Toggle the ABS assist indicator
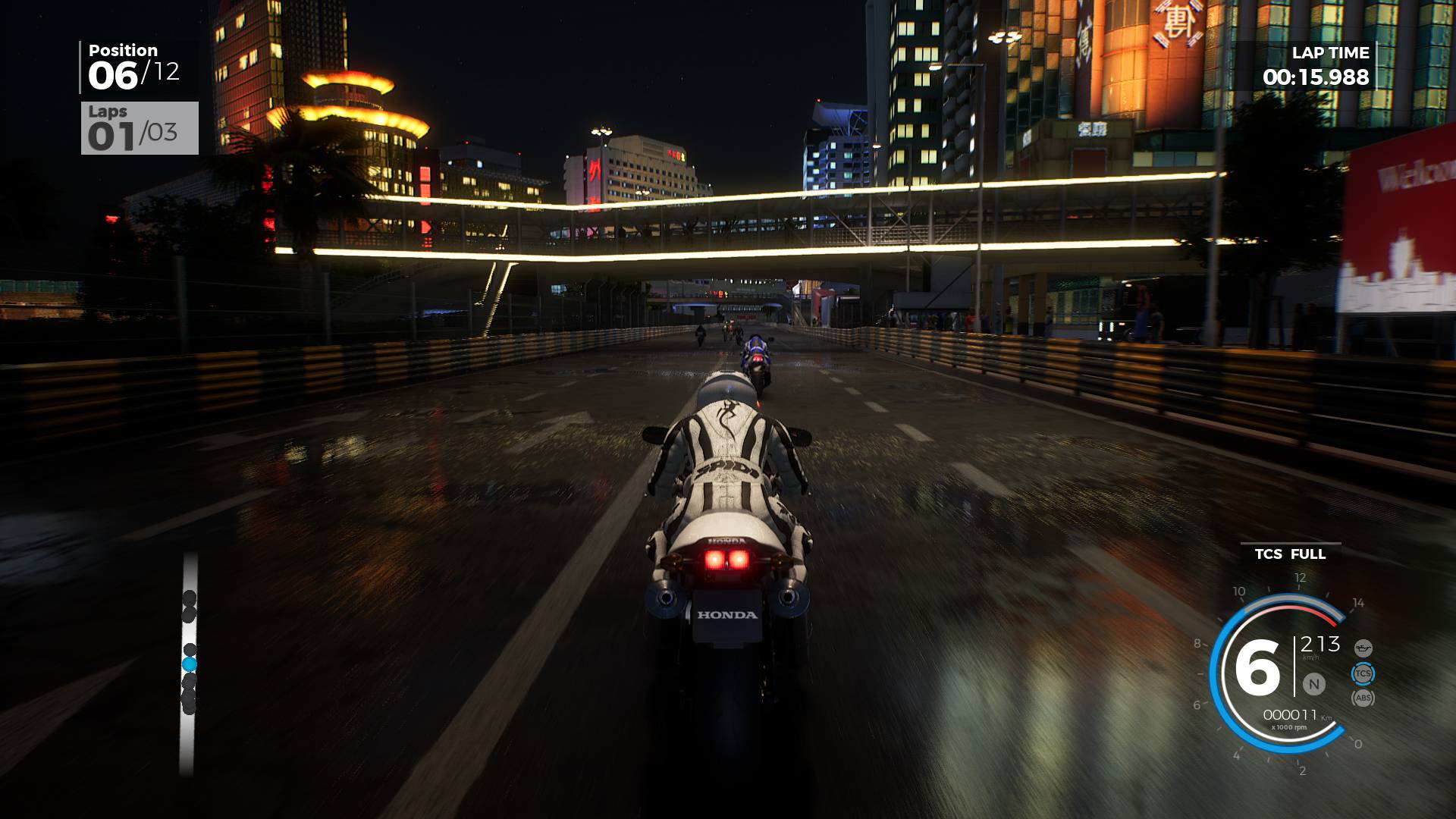The image size is (1456, 819). click(1363, 698)
